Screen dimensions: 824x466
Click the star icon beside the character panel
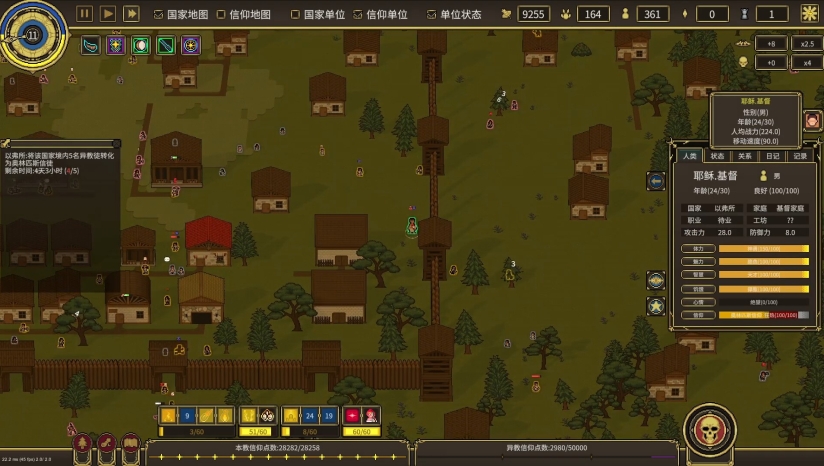pyautogui.click(x=656, y=306)
